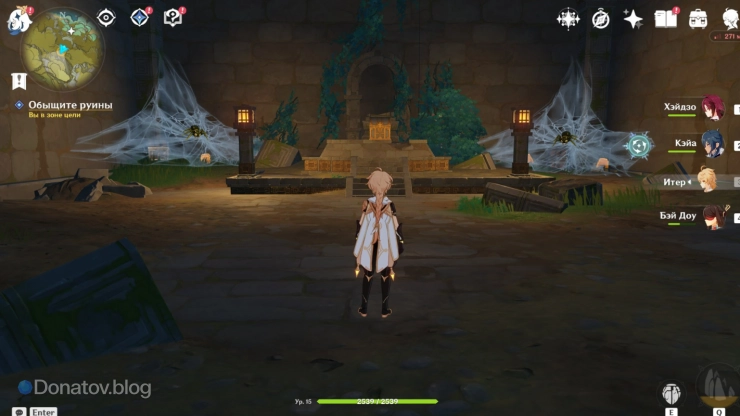The image size is (740, 416).
Task: Open the tutorial book with question mark
Action: [x=173, y=17]
